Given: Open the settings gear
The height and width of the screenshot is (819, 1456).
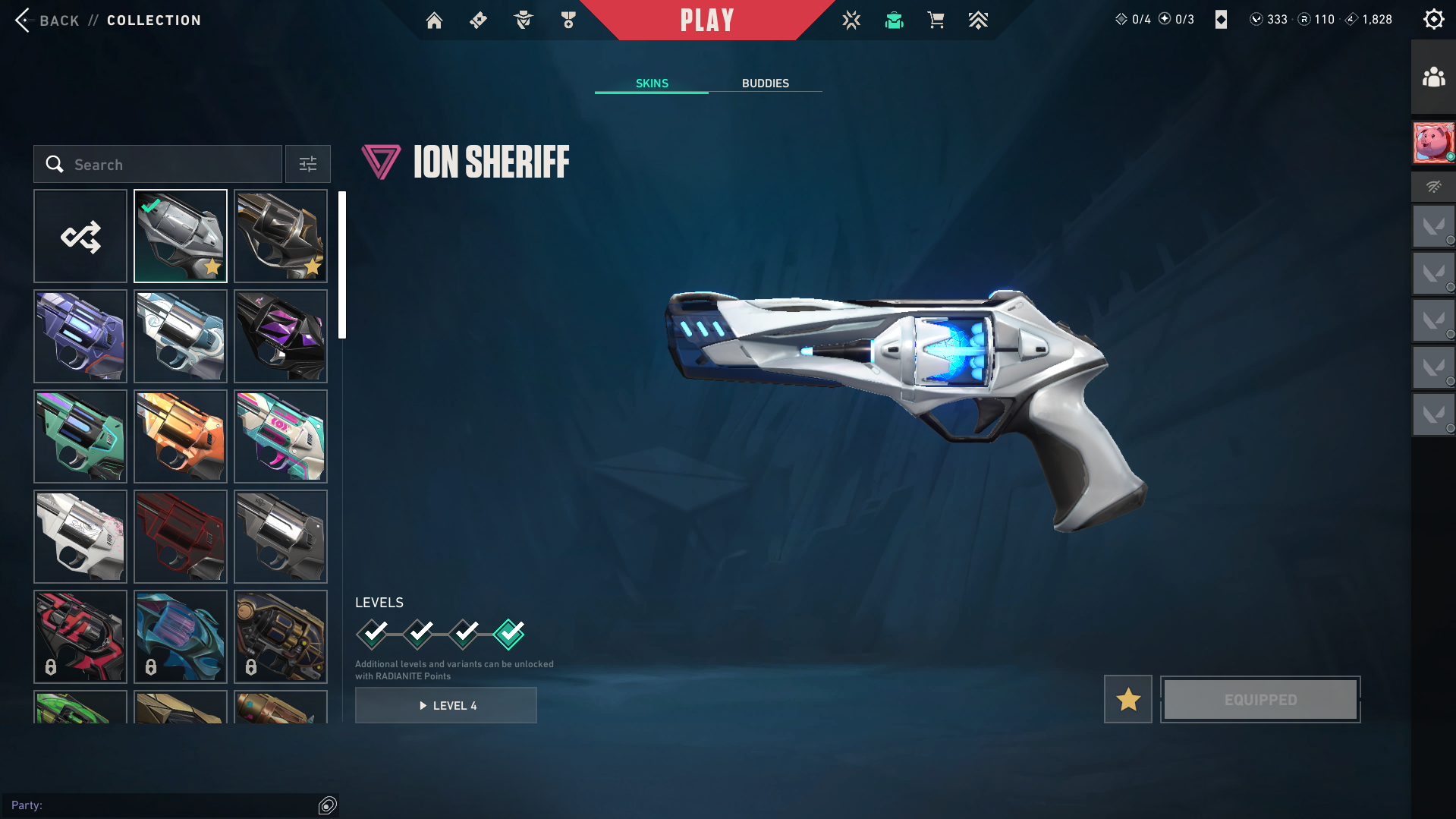Looking at the screenshot, I should tap(1433, 20).
